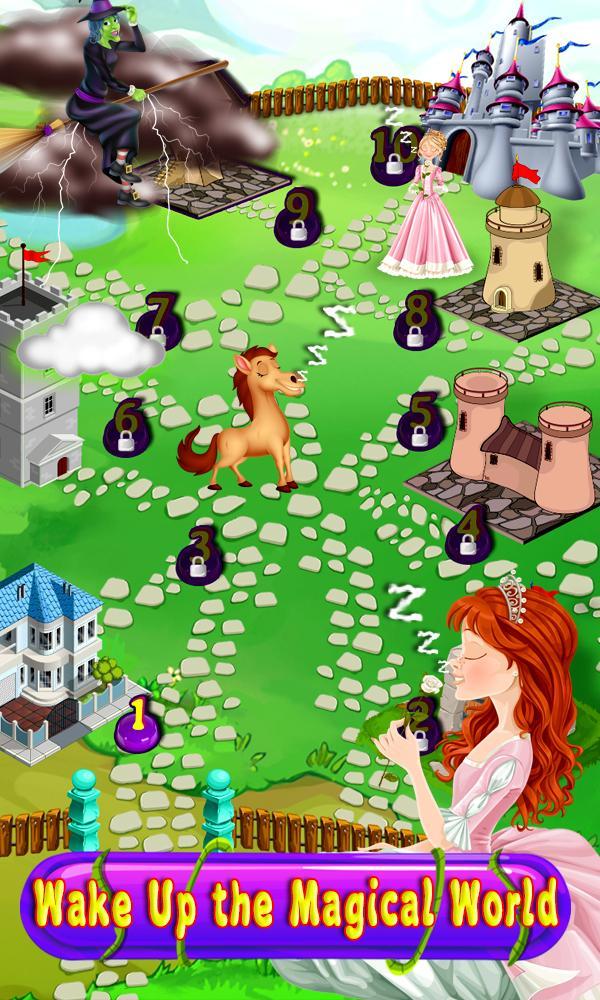Tap locked level 8 node
This screenshot has width=600, height=1000.
[x=415, y=320]
